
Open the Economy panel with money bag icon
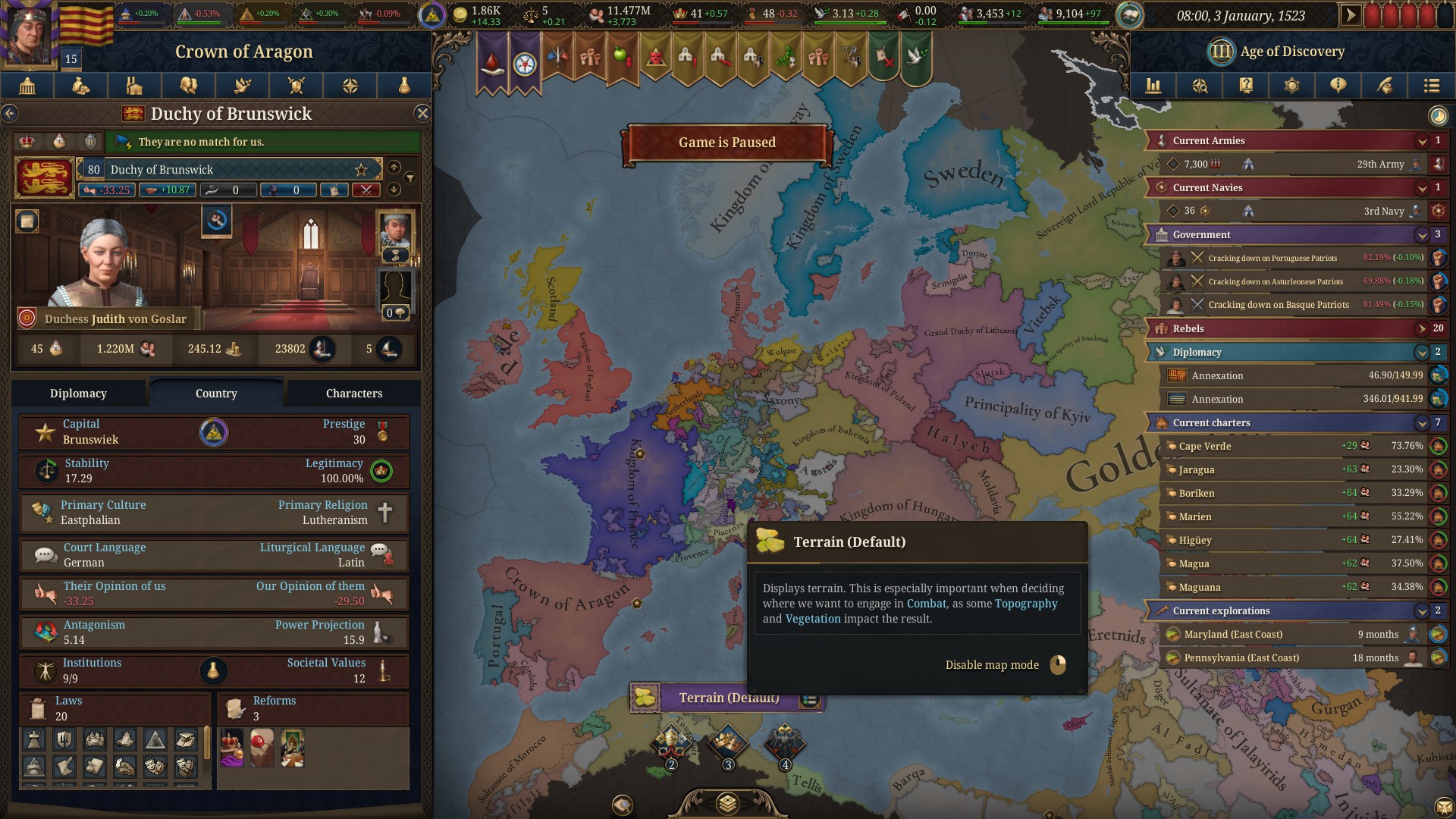(x=80, y=86)
